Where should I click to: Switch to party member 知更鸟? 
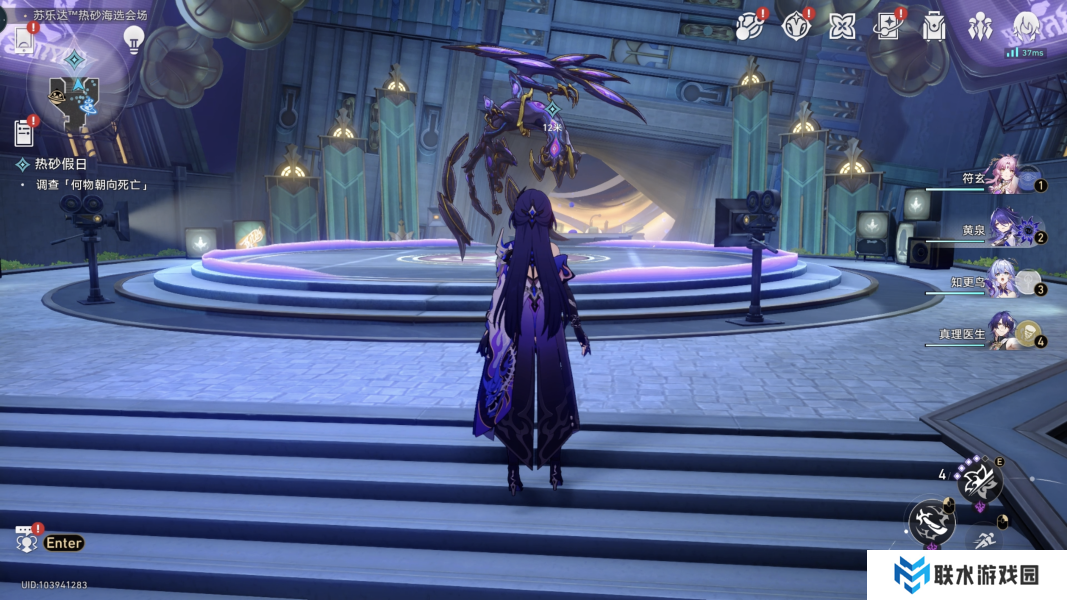click(1010, 280)
